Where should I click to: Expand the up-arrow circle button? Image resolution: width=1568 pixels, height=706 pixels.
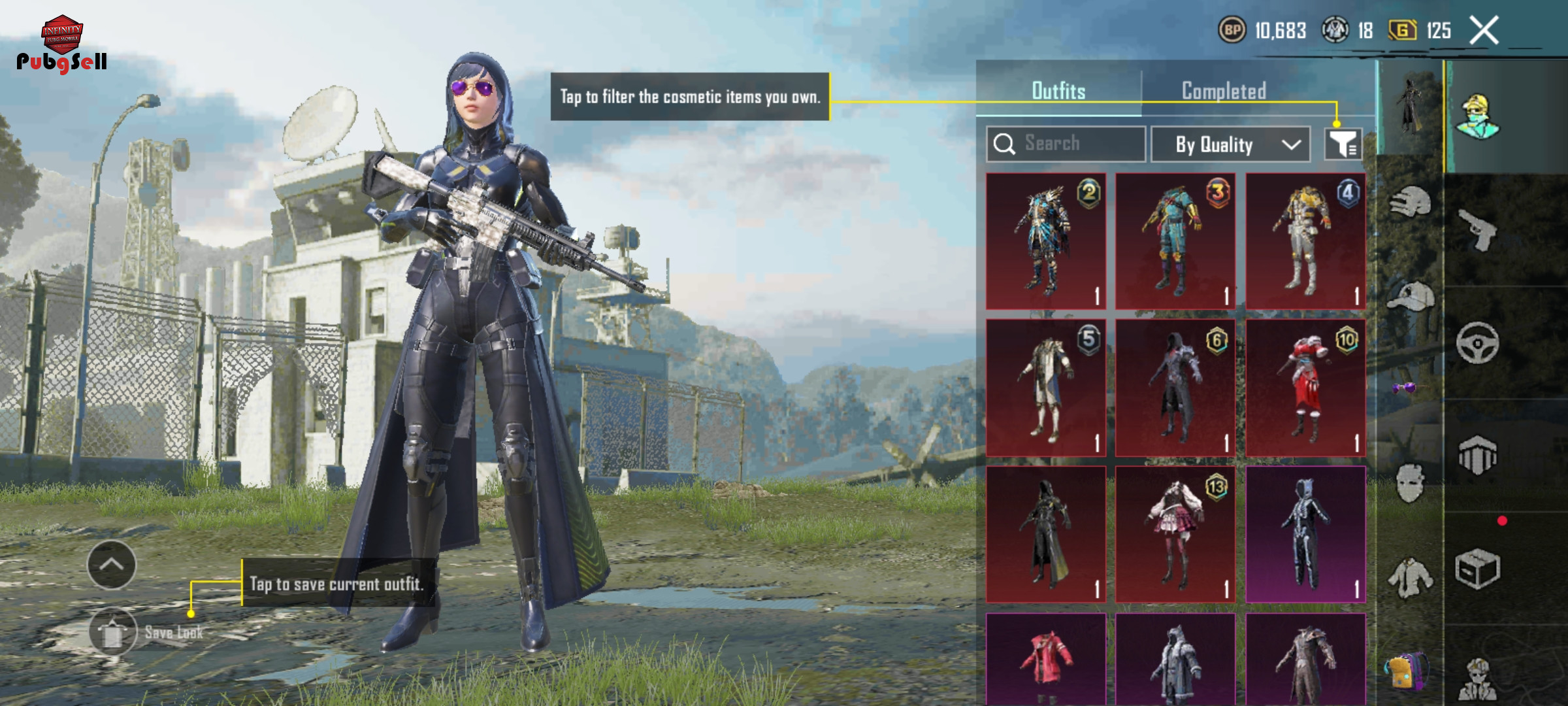tap(112, 565)
